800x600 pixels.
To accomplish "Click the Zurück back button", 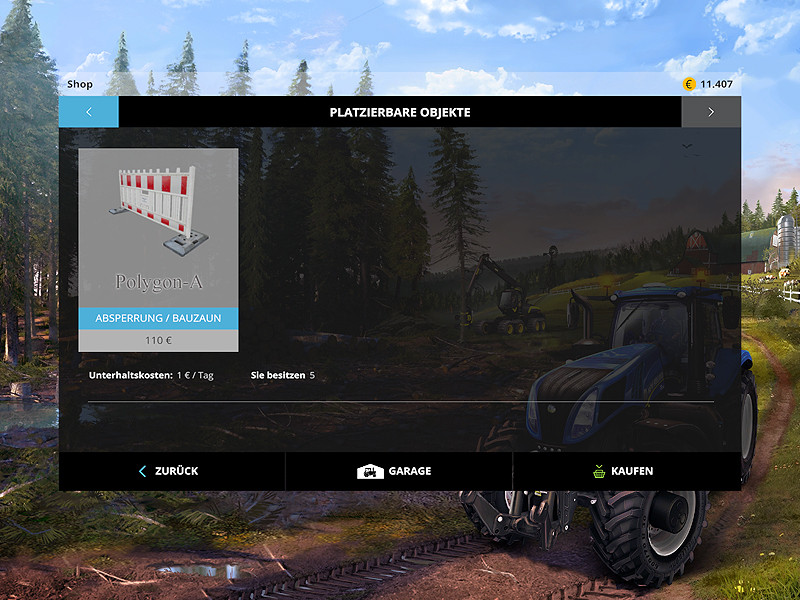I will coord(171,471).
